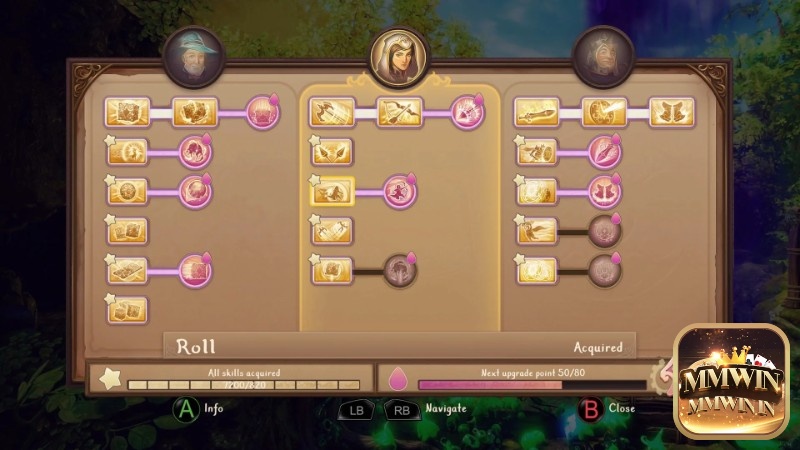Select the thief's twin arrowheads skill

[333, 152]
